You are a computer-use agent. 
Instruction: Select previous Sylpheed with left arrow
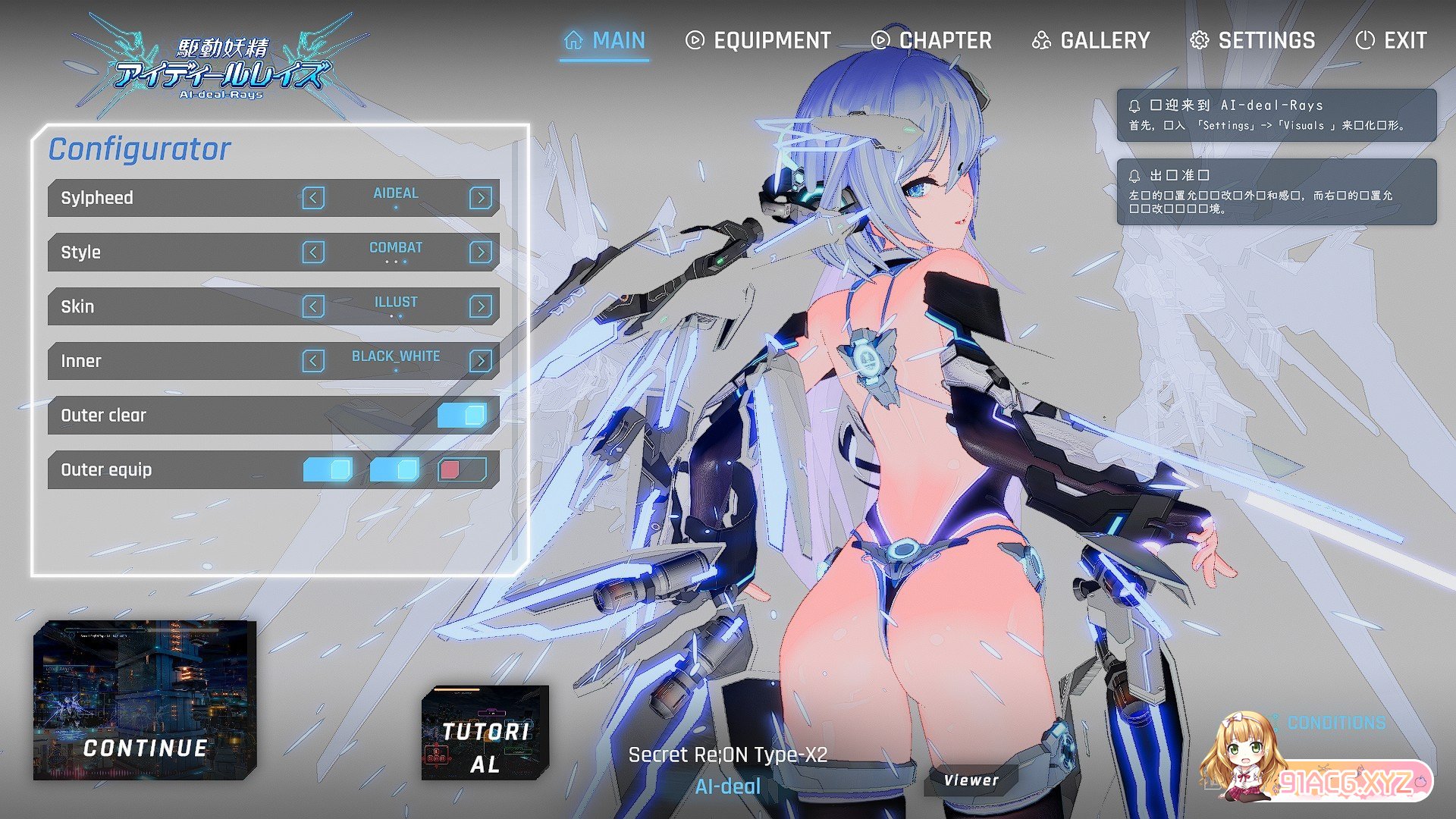point(313,198)
